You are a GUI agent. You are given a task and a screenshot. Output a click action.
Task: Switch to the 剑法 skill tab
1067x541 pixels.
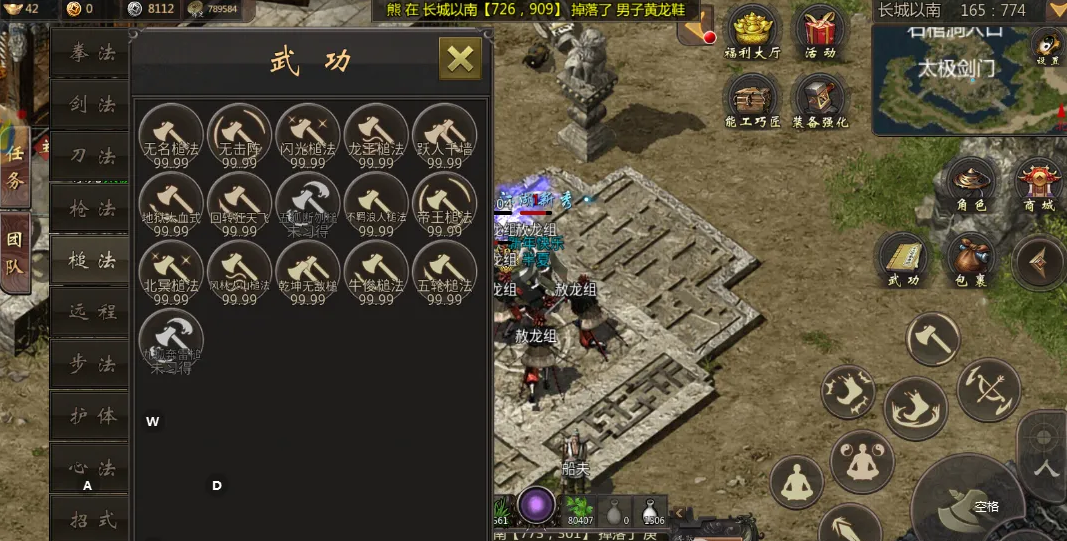pos(92,105)
